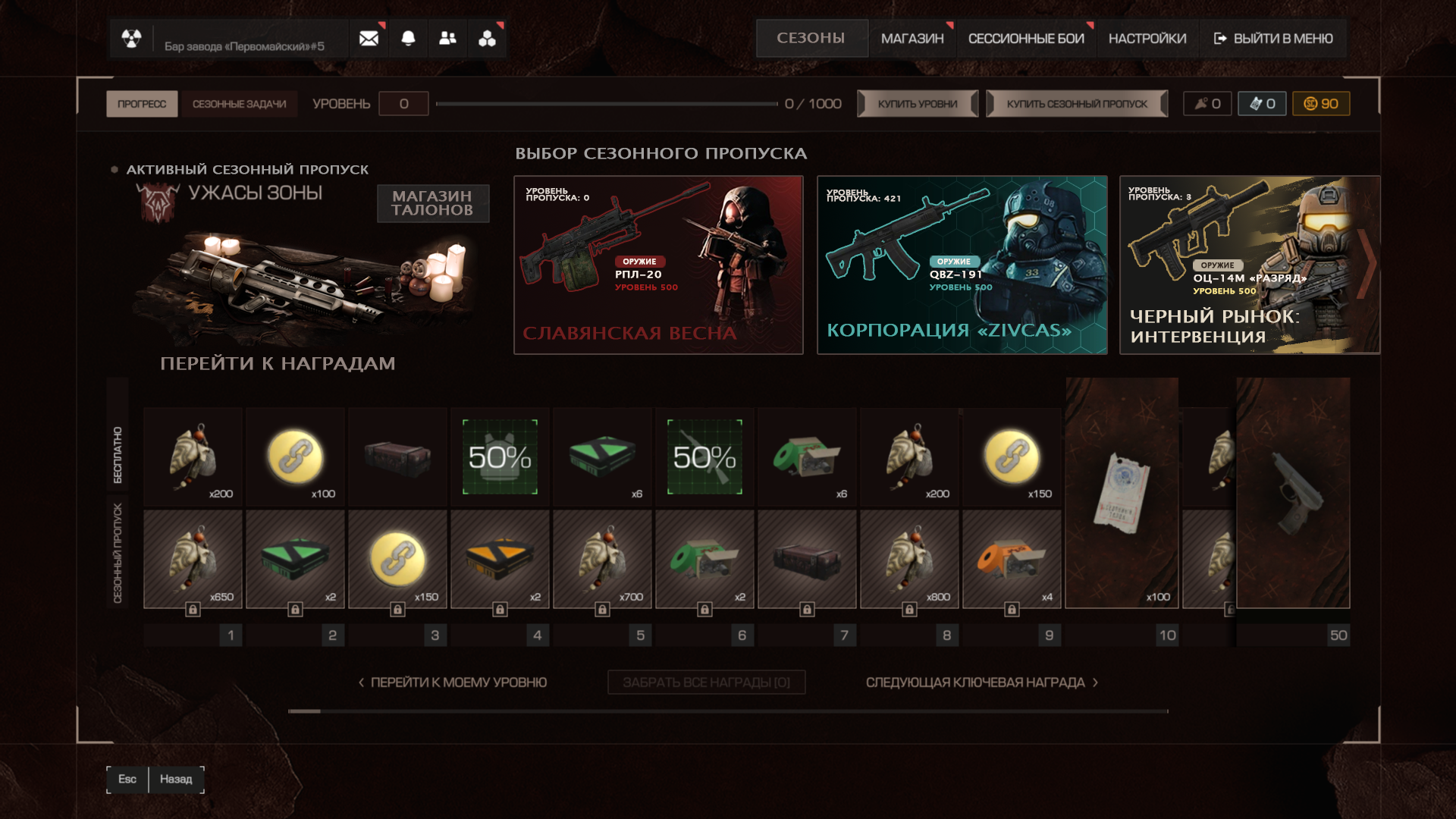The image size is (1456, 819).
Task: Click Купить уровни button
Action: tap(918, 104)
